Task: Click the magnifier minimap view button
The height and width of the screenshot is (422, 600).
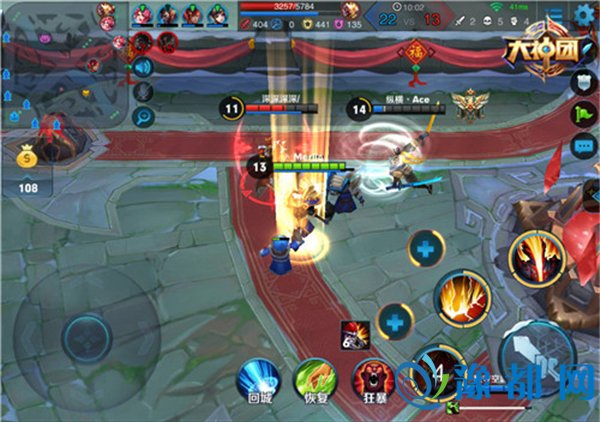Action: tap(142, 117)
